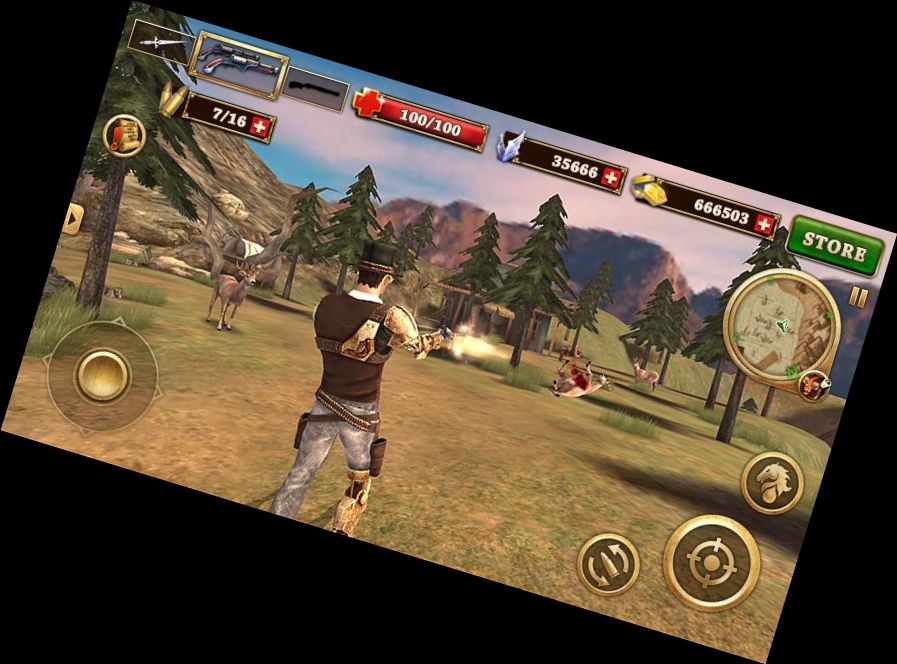The image size is (897, 664).
Task: Open the green STORE button
Action: [x=836, y=246]
